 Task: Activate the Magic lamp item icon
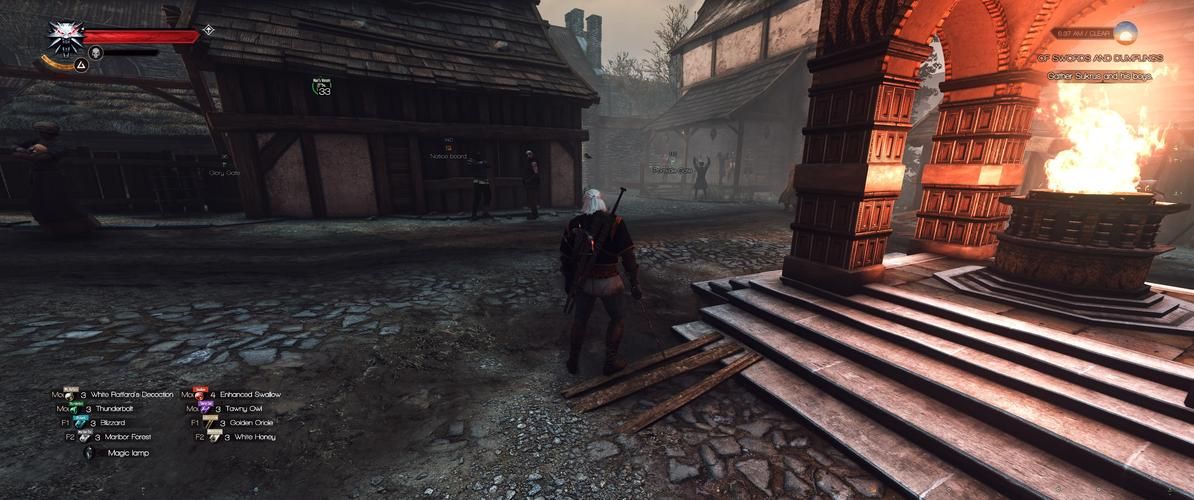point(88,452)
